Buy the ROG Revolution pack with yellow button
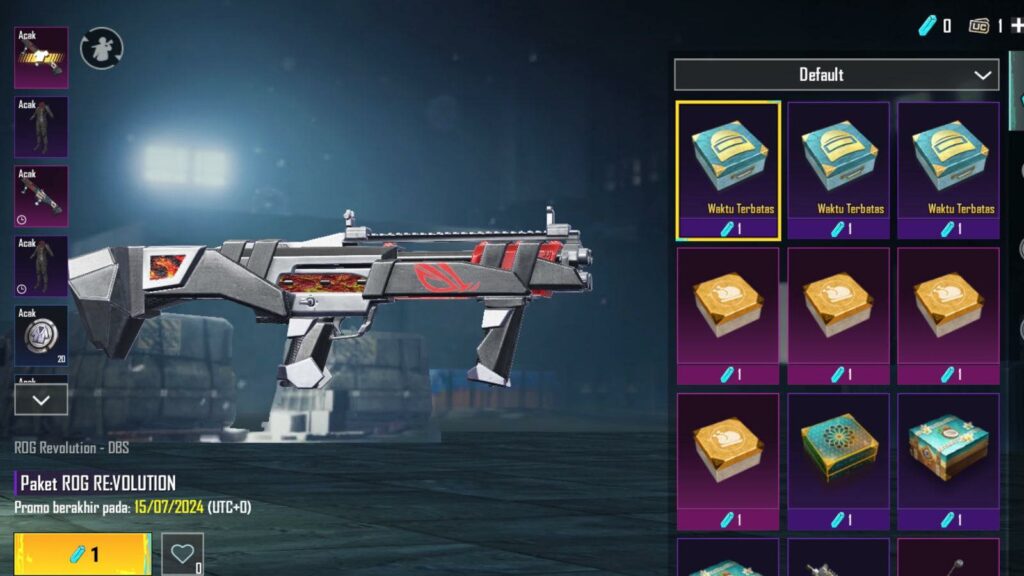Screen dimensions: 1024x576 [82, 554]
